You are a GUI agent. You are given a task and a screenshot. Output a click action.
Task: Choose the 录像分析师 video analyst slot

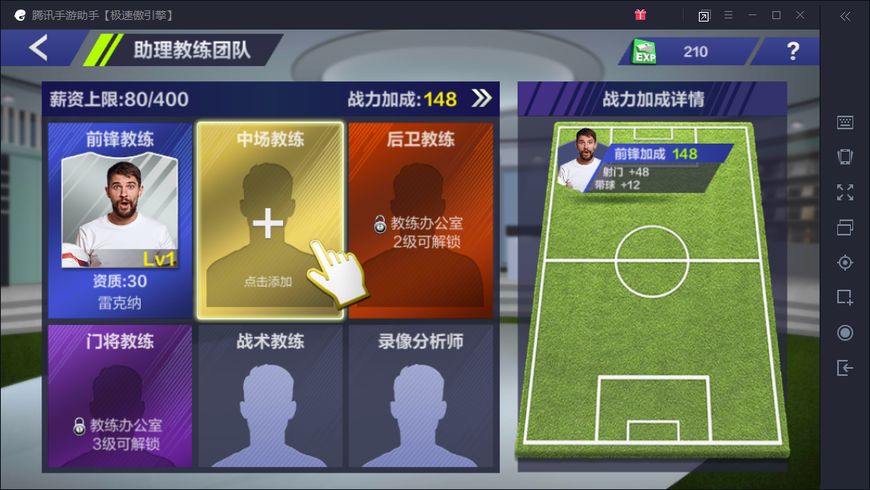(421, 396)
